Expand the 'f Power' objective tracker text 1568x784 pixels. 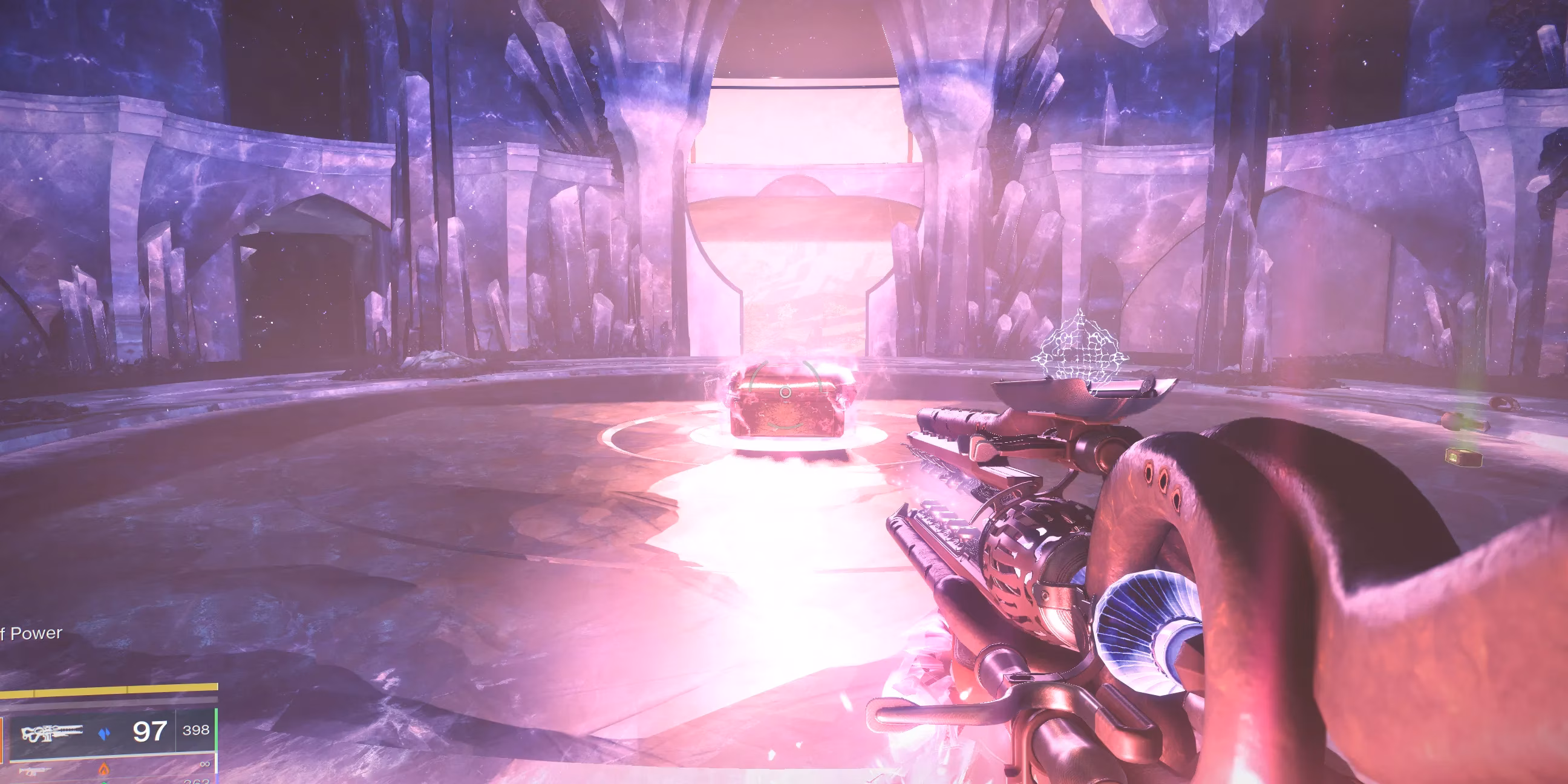tap(30, 633)
